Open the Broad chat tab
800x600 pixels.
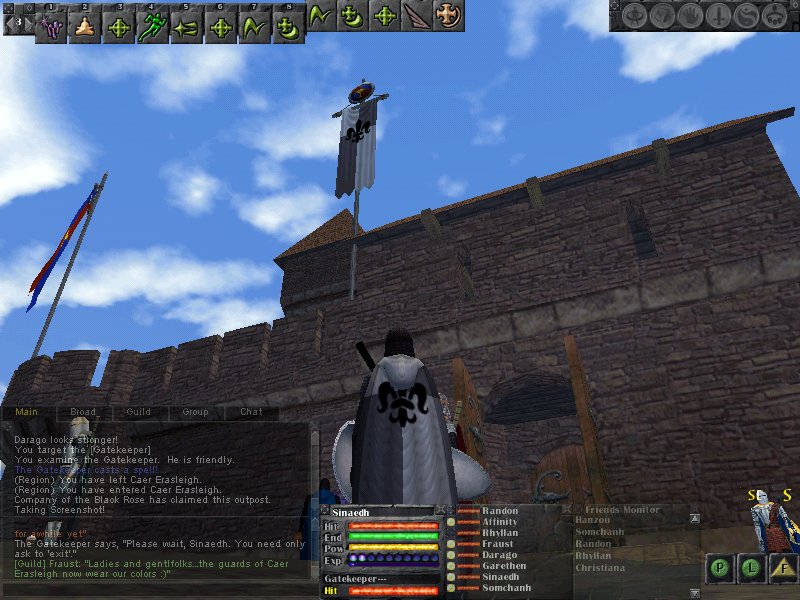click(83, 411)
